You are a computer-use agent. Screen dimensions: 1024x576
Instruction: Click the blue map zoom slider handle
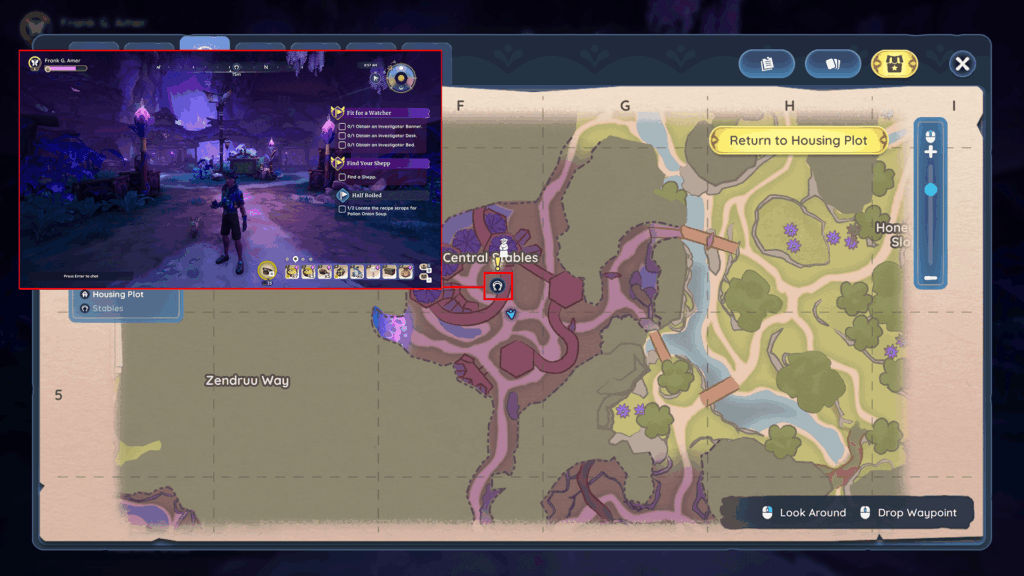click(931, 189)
